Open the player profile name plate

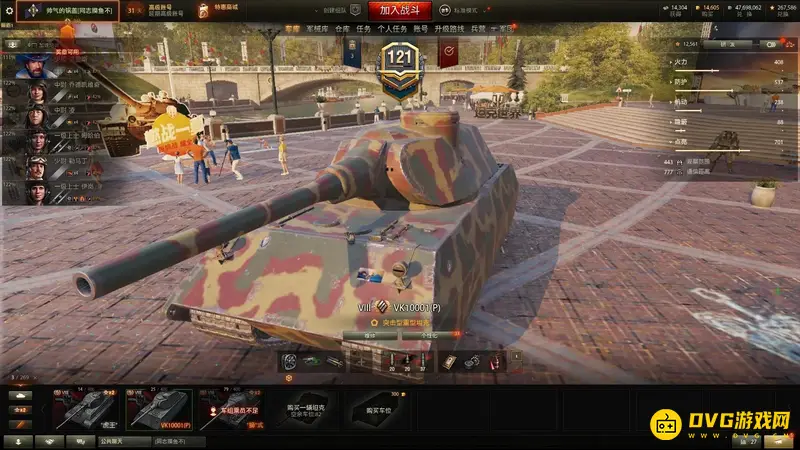76,11
